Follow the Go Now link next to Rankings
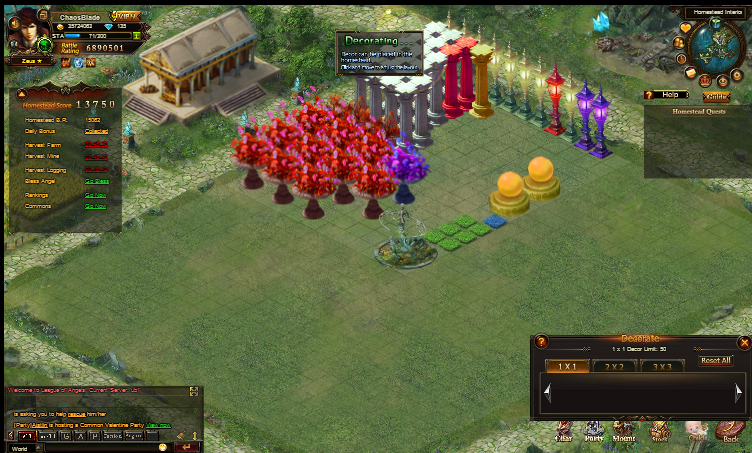Image resolution: width=752 pixels, height=453 pixels. coord(96,194)
